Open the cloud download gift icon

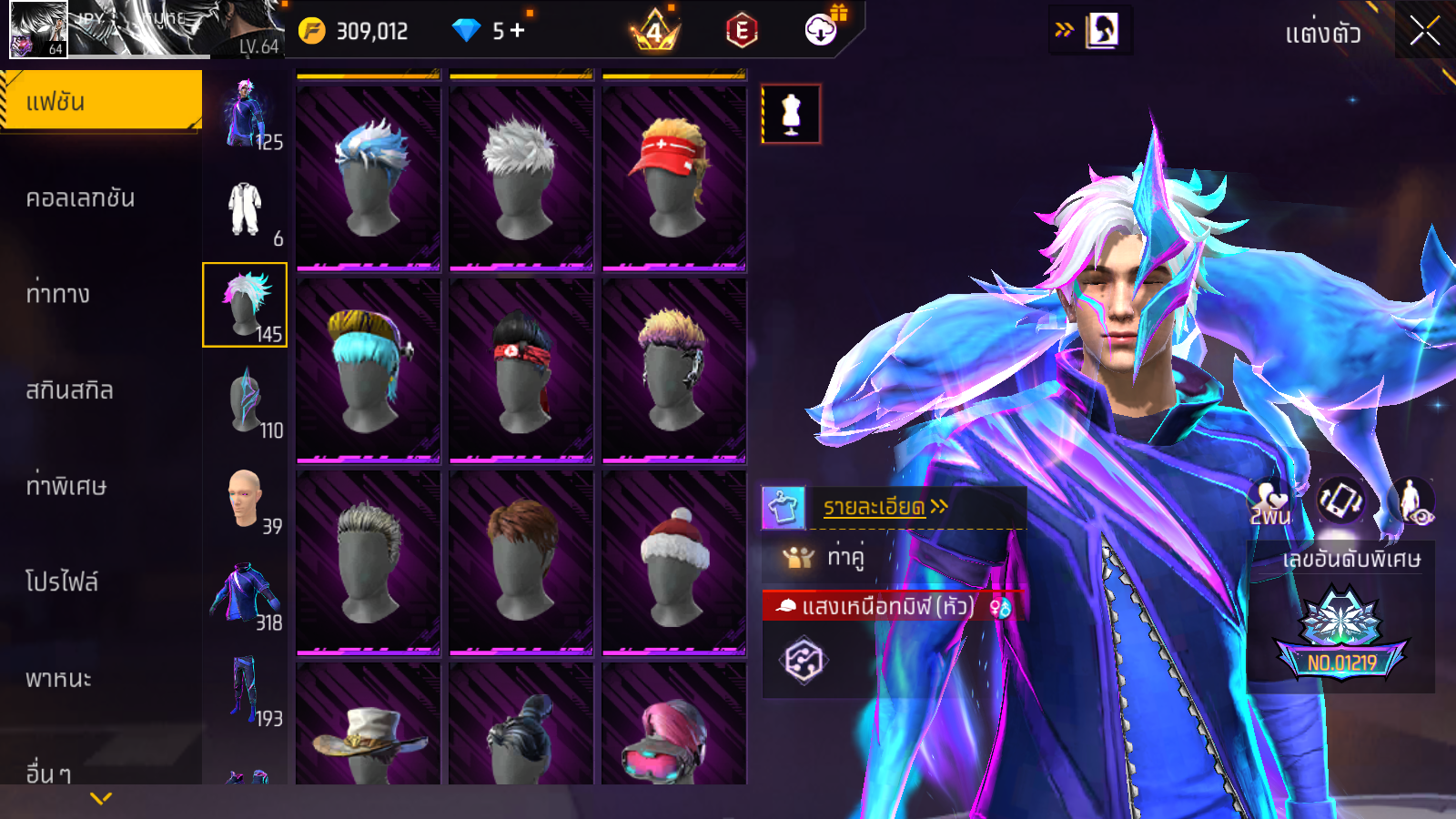(x=822, y=30)
